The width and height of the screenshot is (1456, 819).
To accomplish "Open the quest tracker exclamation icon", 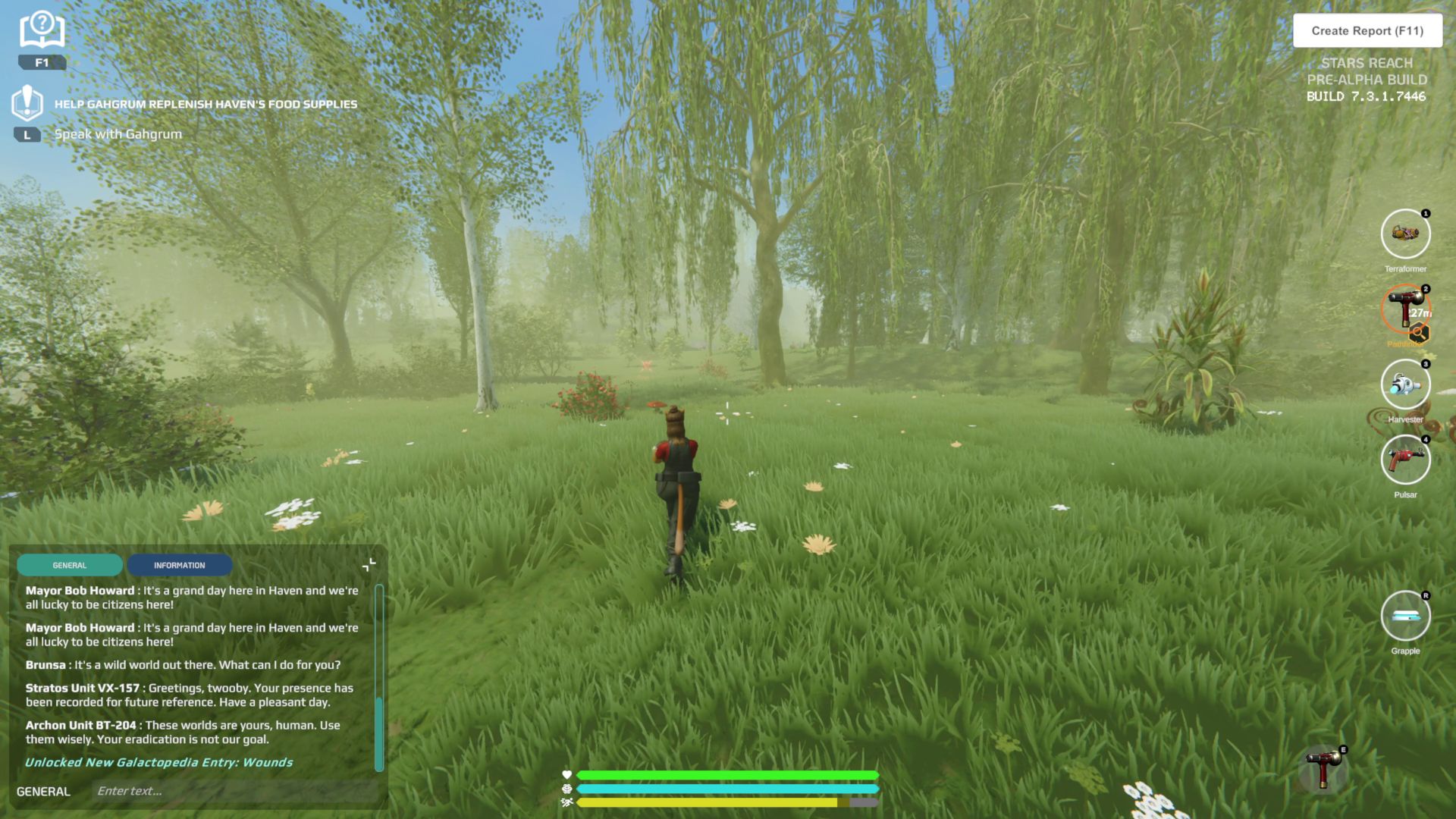I will [27, 102].
